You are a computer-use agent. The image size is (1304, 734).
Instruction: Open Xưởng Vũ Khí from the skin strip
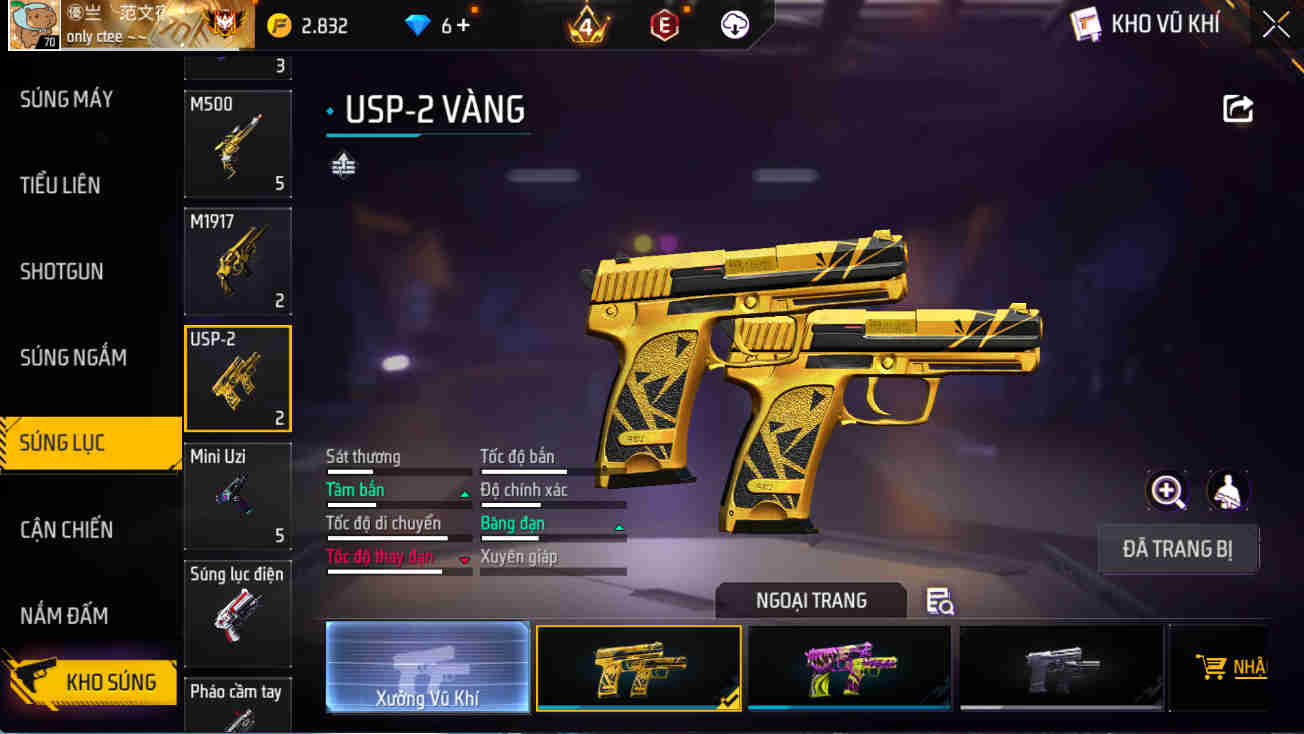(427, 667)
